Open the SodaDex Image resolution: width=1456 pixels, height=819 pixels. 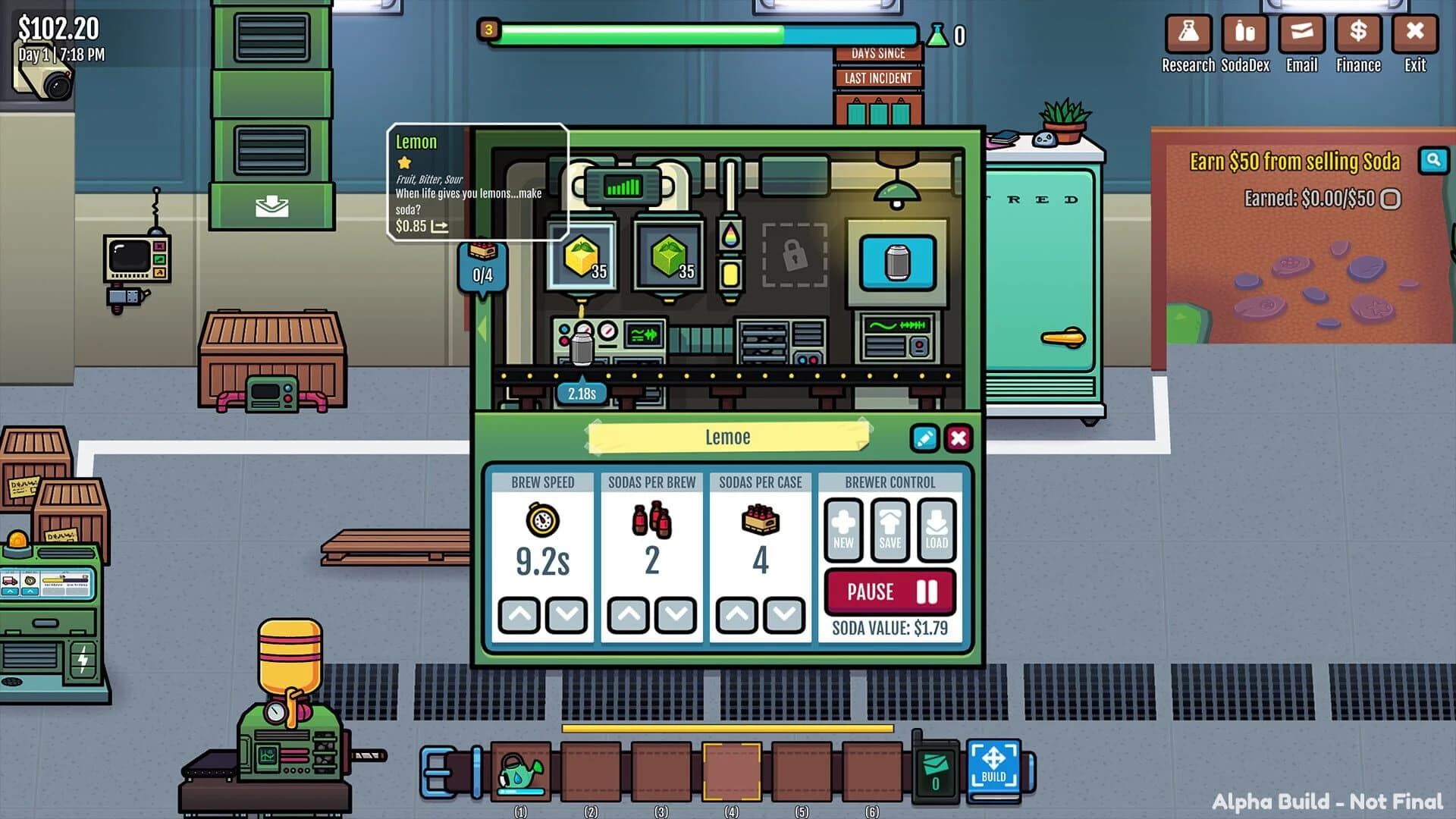point(1244,34)
